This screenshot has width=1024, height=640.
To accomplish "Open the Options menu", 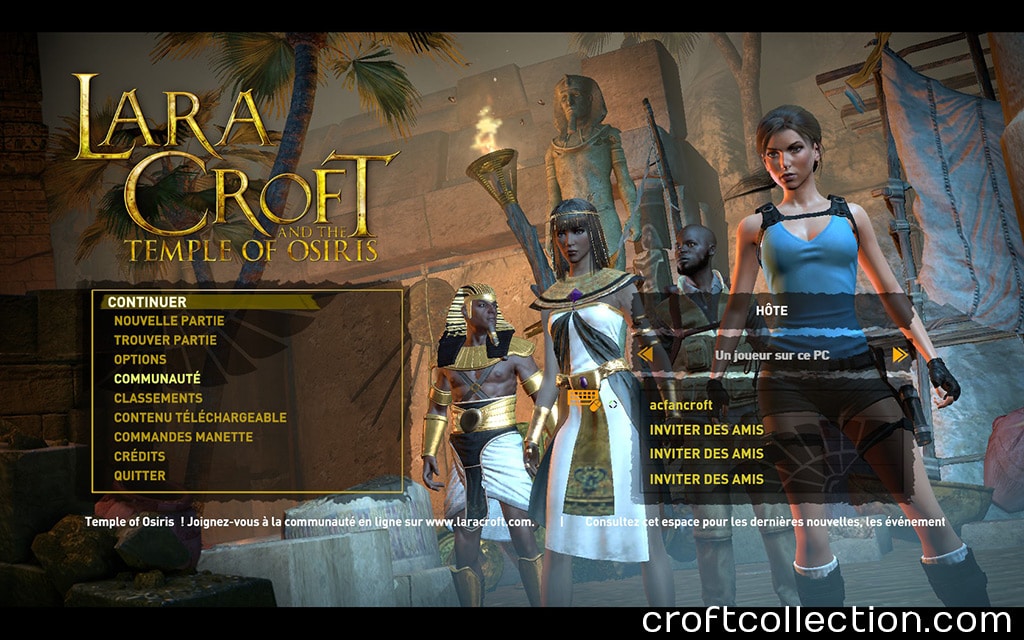I will pyautogui.click(x=140, y=360).
